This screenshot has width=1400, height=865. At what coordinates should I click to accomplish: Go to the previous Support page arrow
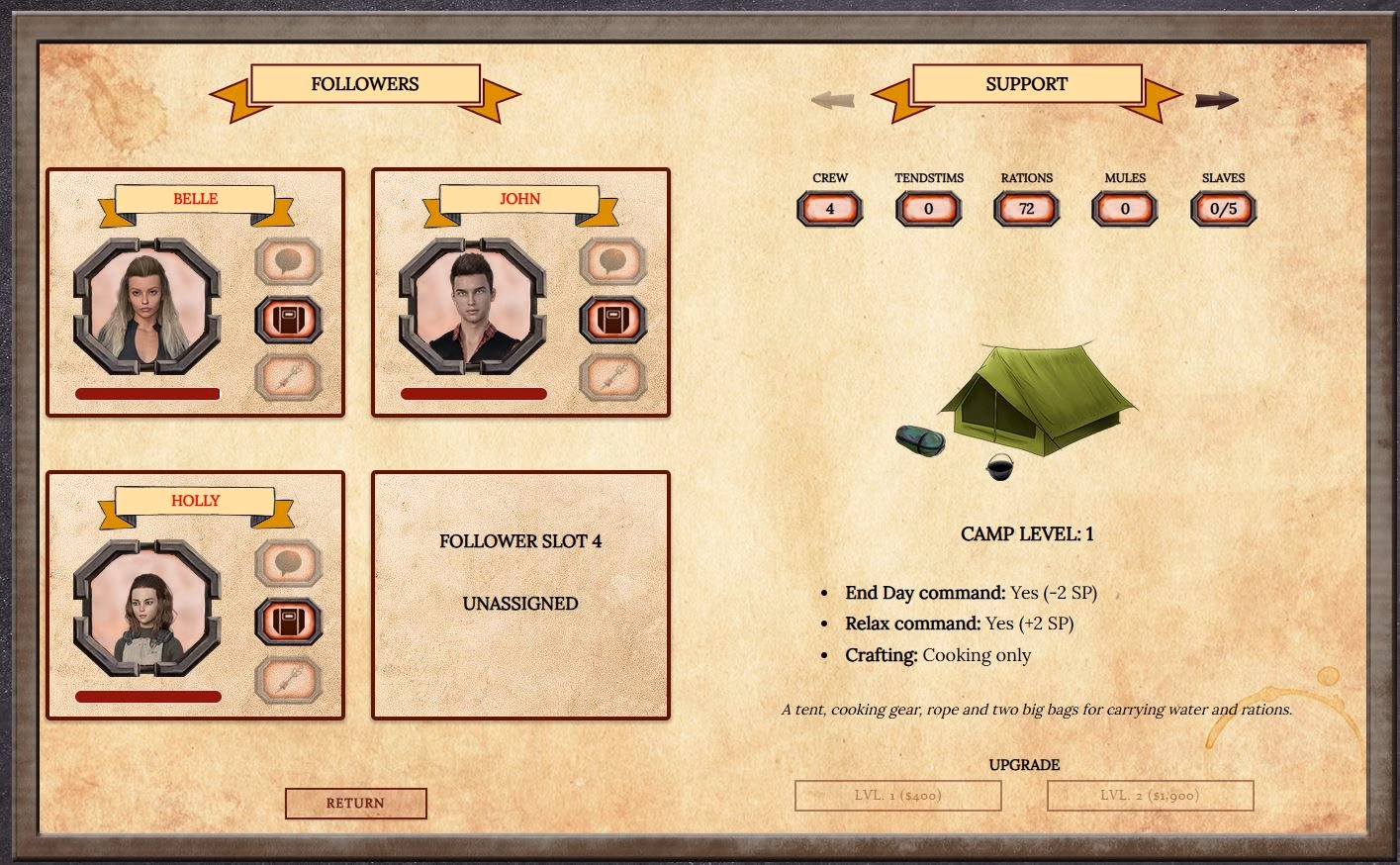click(x=833, y=100)
